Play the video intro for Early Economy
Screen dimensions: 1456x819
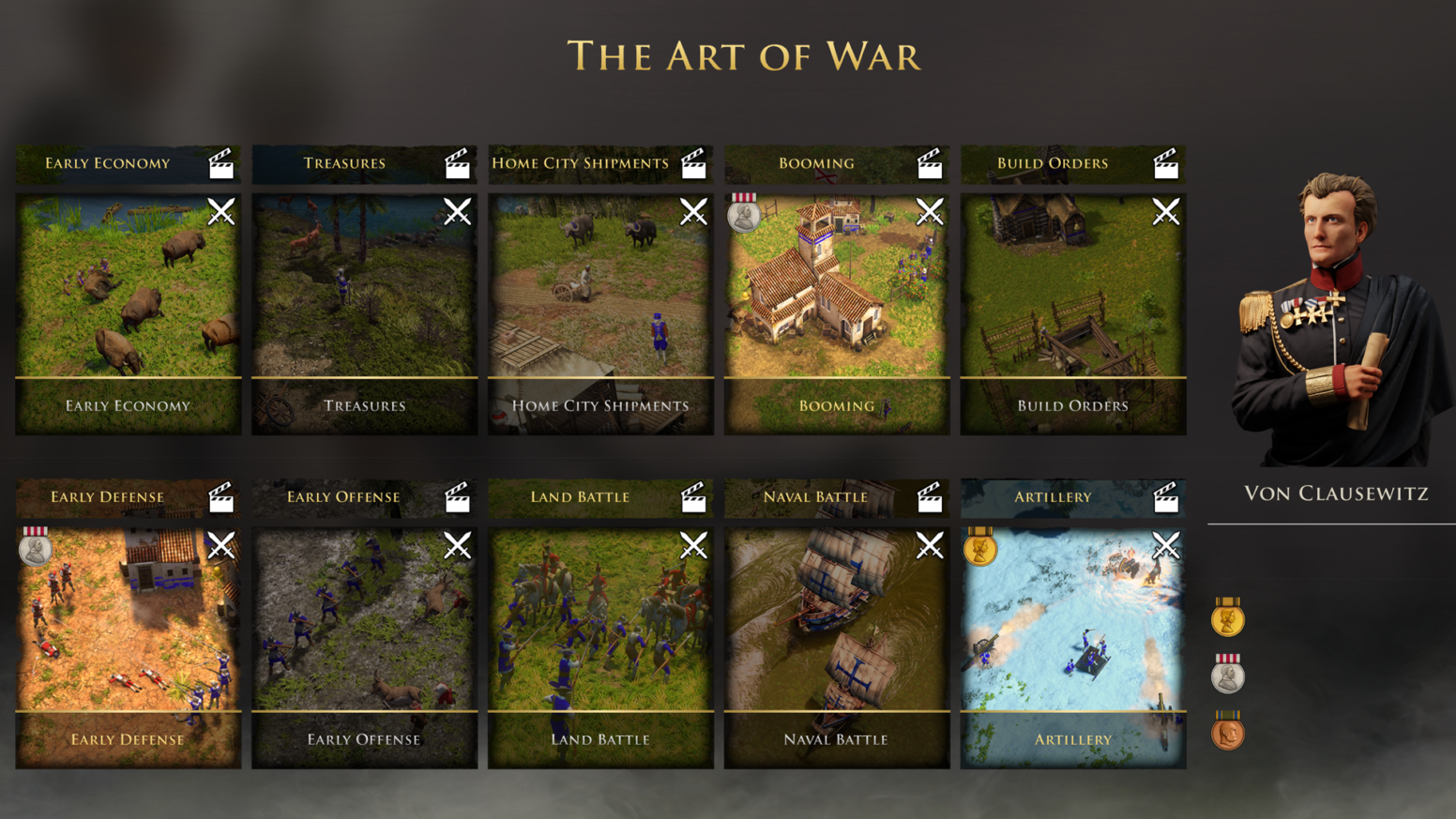221,164
